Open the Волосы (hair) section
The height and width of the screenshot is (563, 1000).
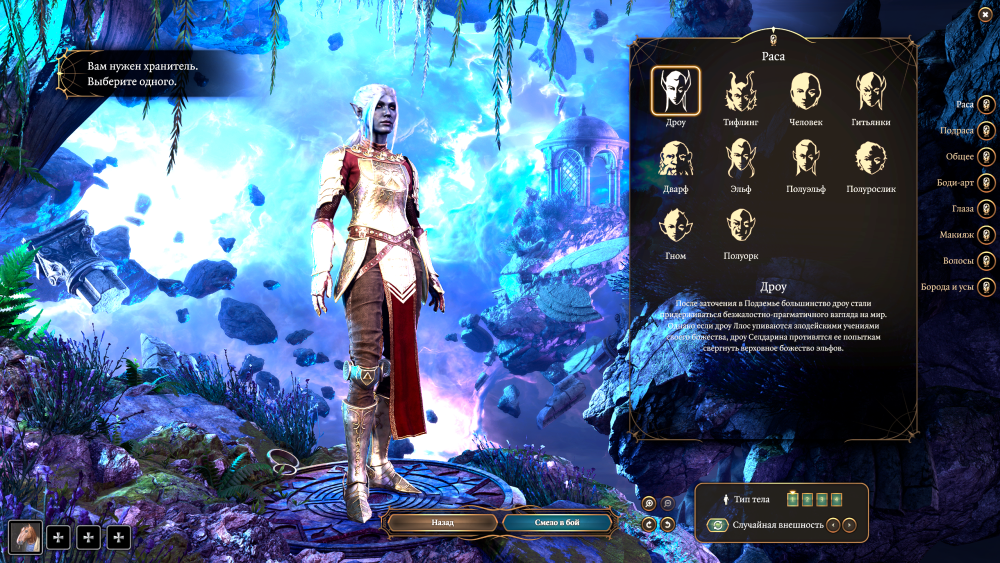pos(985,261)
